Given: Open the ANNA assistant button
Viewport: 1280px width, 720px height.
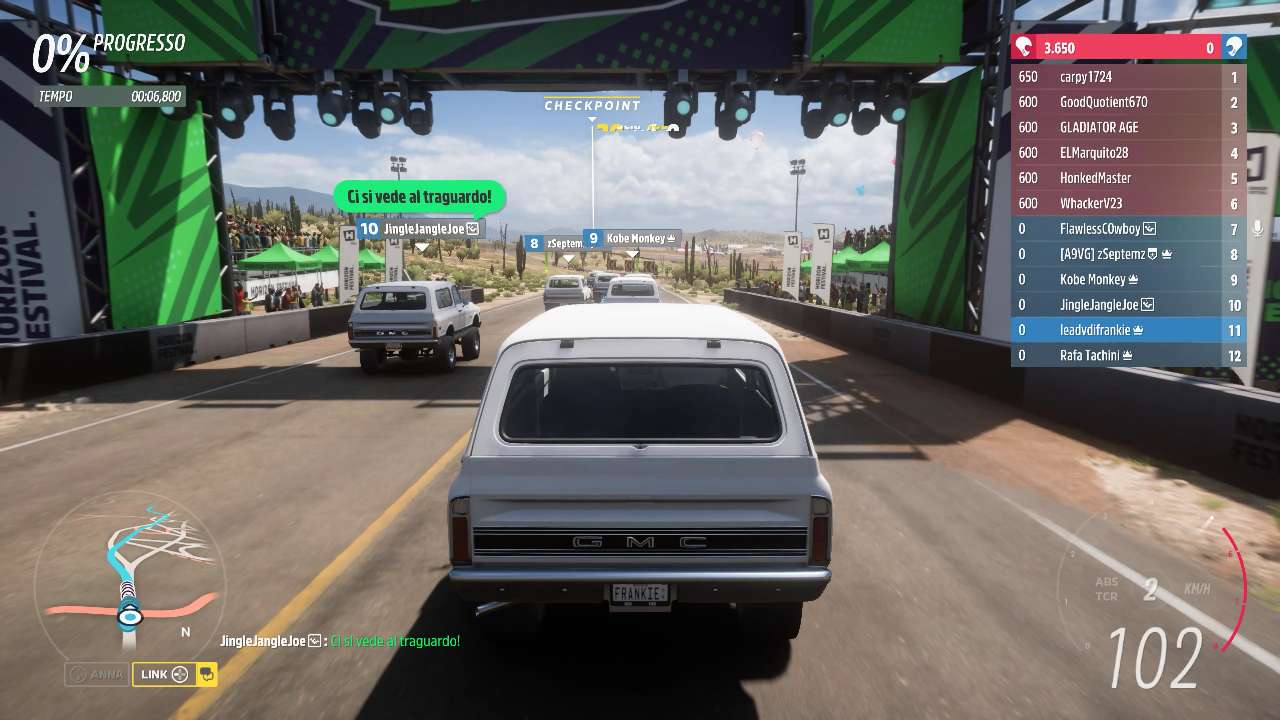Looking at the screenshot, I should pyautogui.click(x=97, y=674).
